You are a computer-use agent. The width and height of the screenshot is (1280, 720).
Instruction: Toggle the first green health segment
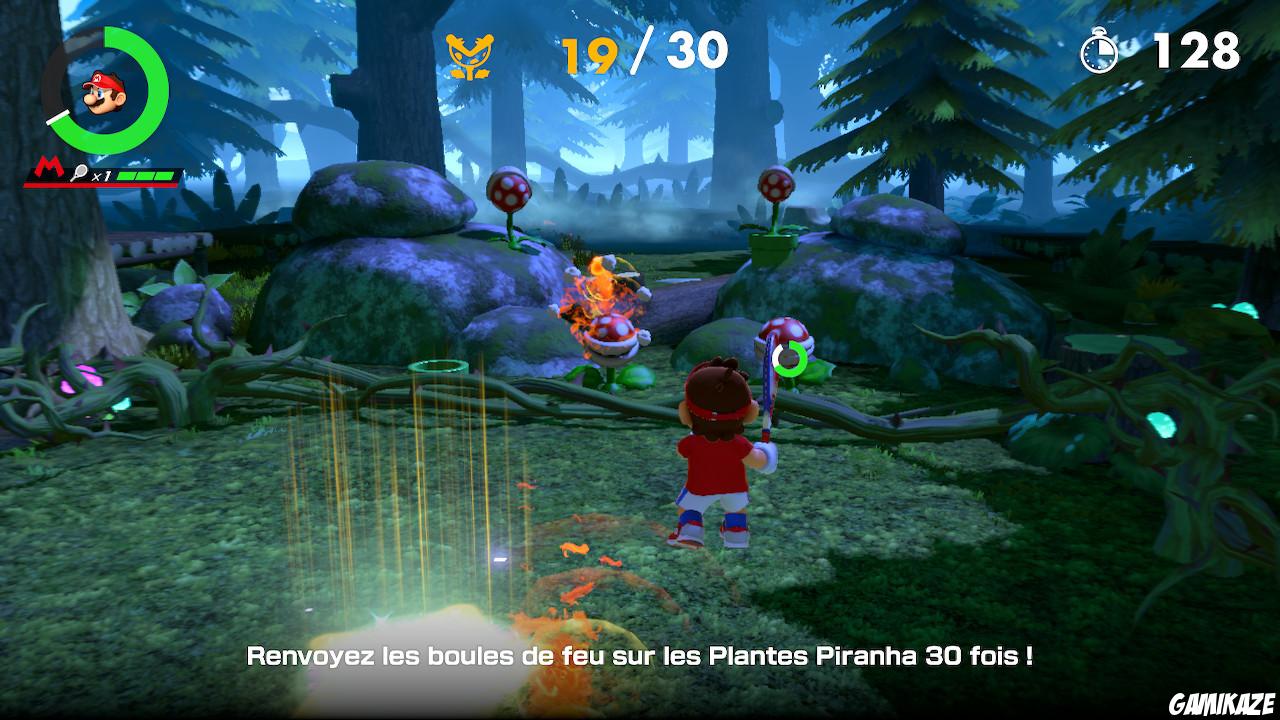coord(128,175)
